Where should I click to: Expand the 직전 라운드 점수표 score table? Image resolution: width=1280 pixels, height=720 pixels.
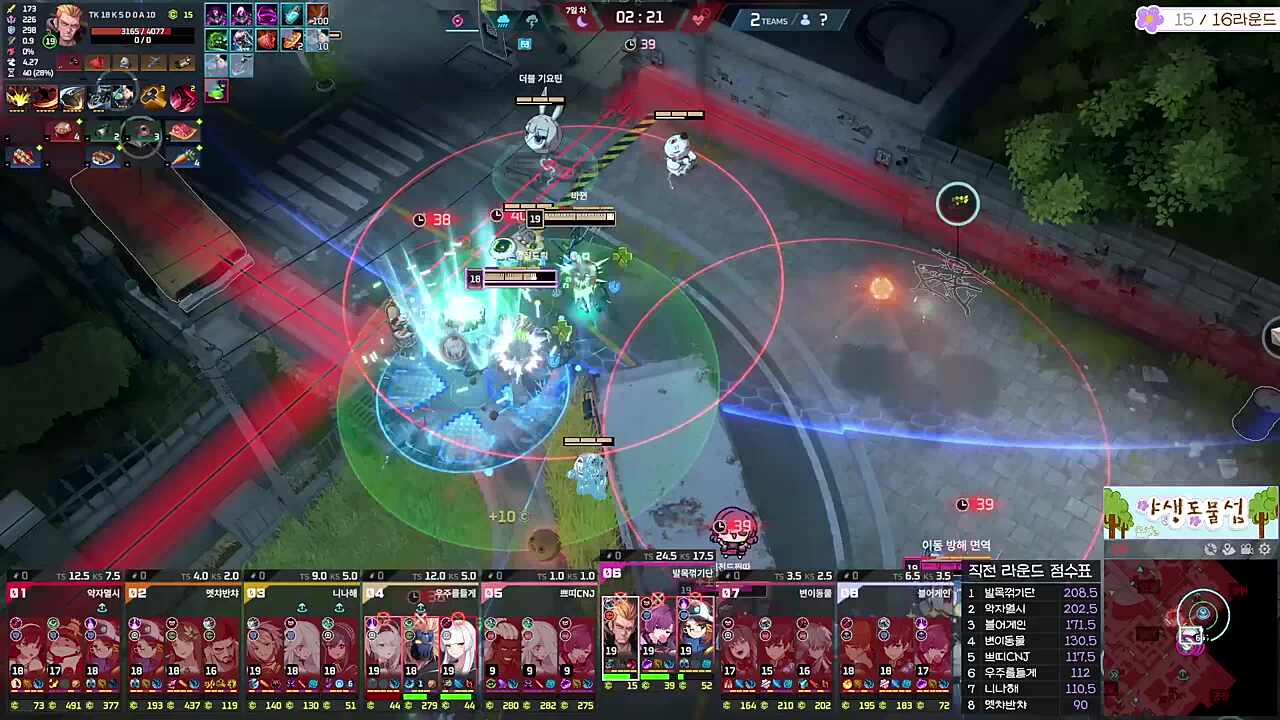coord(1030,570)
